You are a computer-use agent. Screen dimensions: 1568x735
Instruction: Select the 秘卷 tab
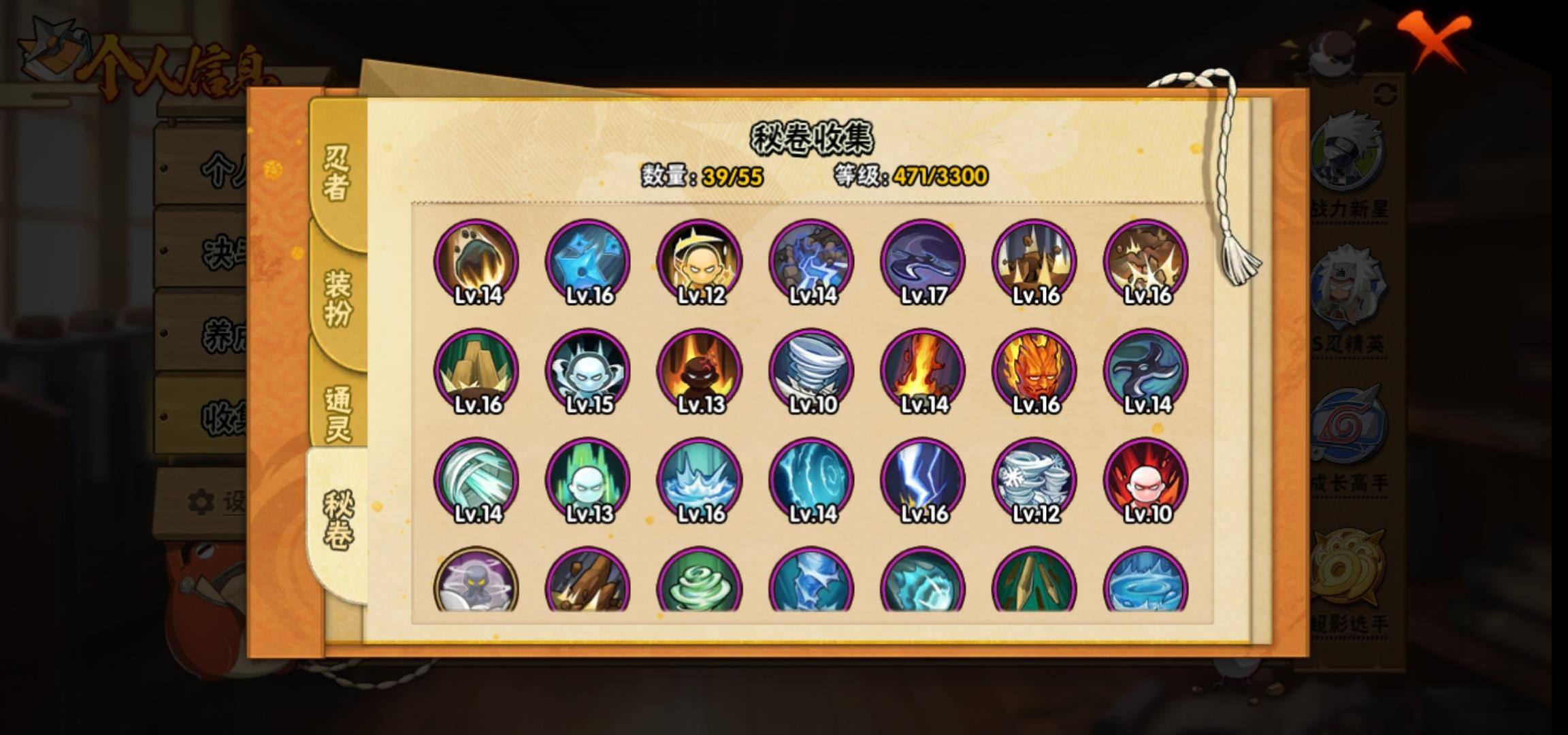click(x=338, y=521)
